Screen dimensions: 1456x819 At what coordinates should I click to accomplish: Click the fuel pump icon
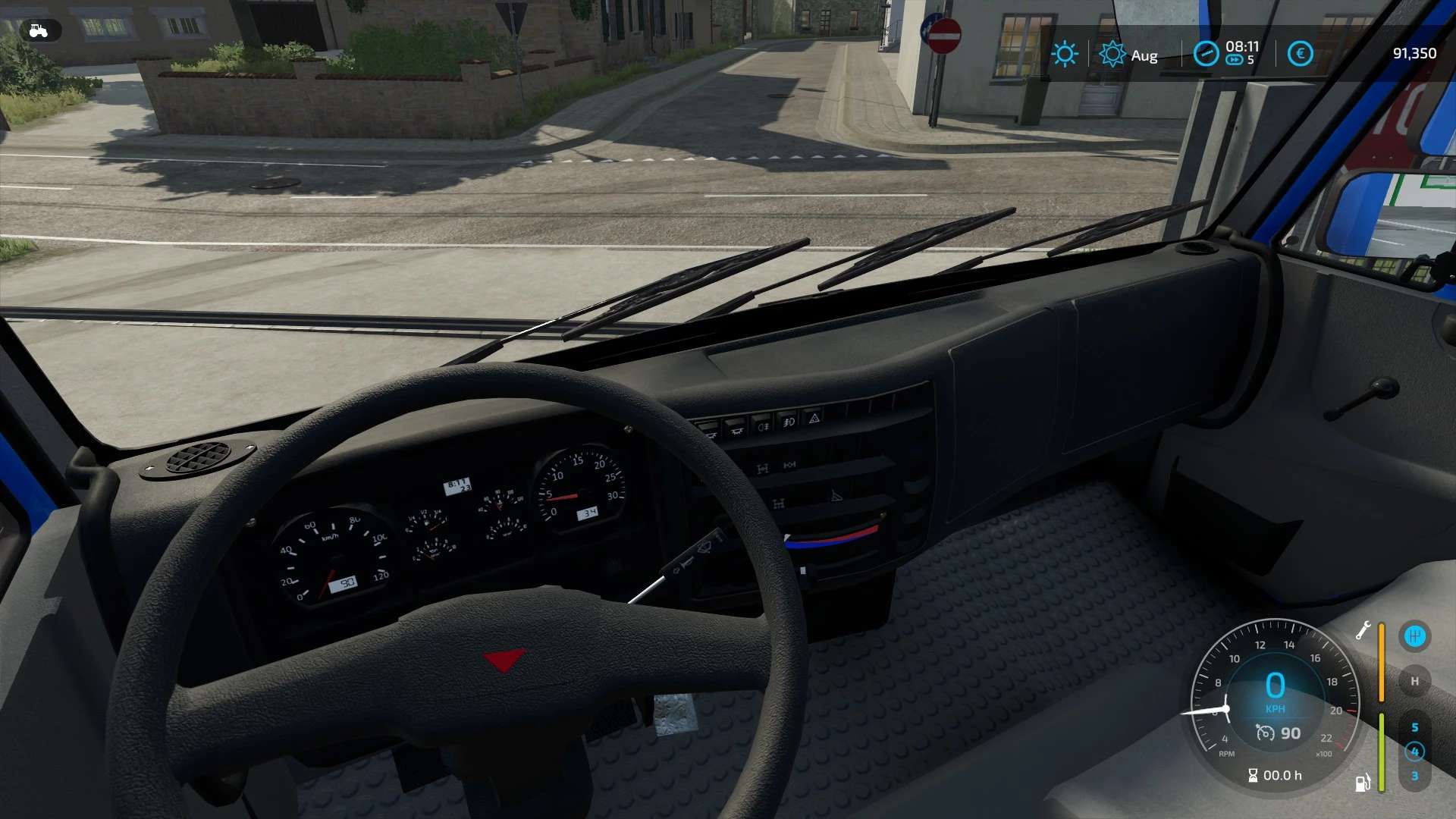[x=1363, y=783]
